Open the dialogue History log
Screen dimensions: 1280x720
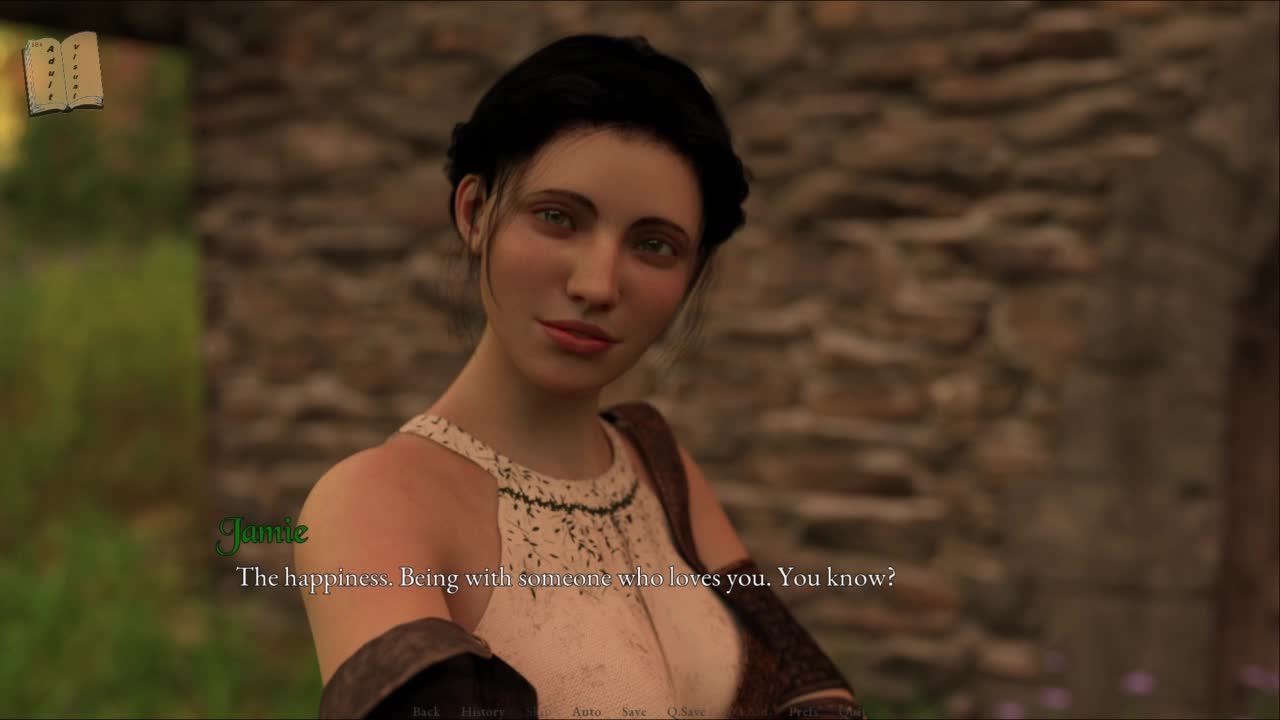point(482,712)
